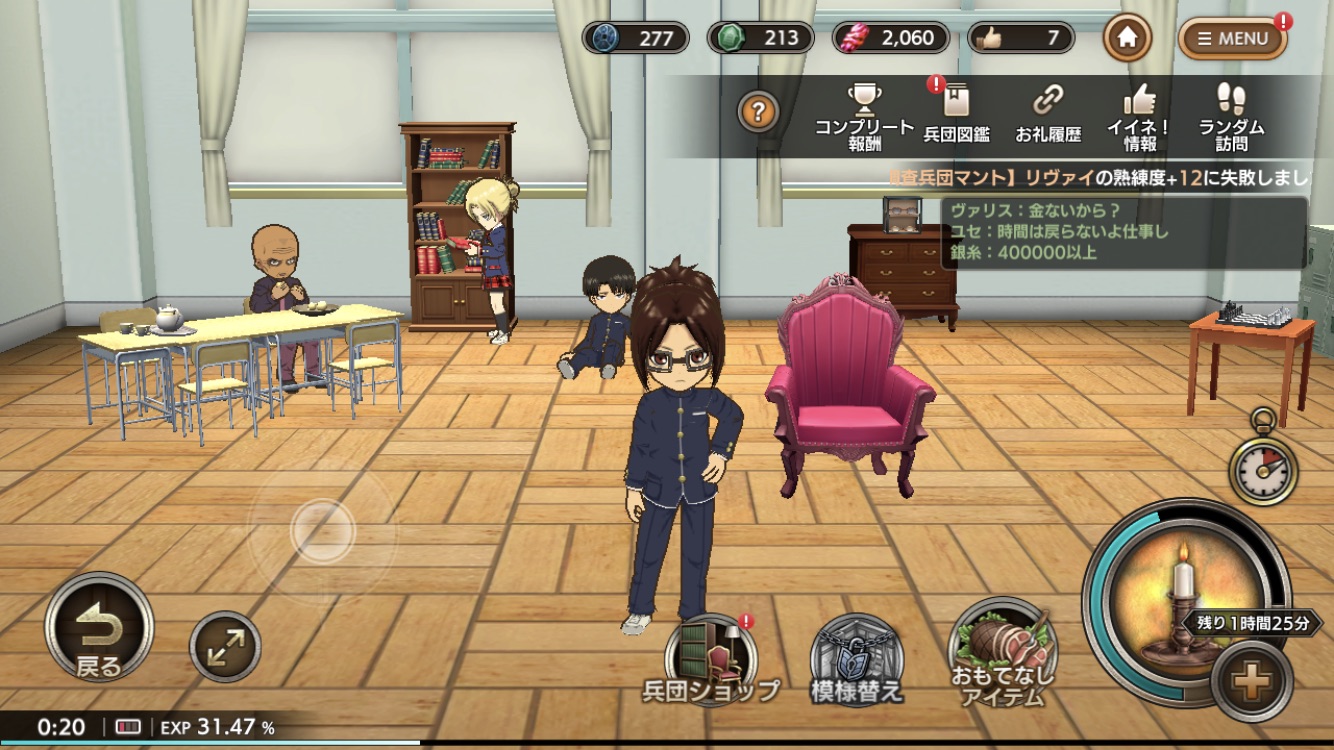This screenshot has width=1334, height=750.
Task: Tap the home icon button
Action: pyautogui.click(x=1127, y=38)
